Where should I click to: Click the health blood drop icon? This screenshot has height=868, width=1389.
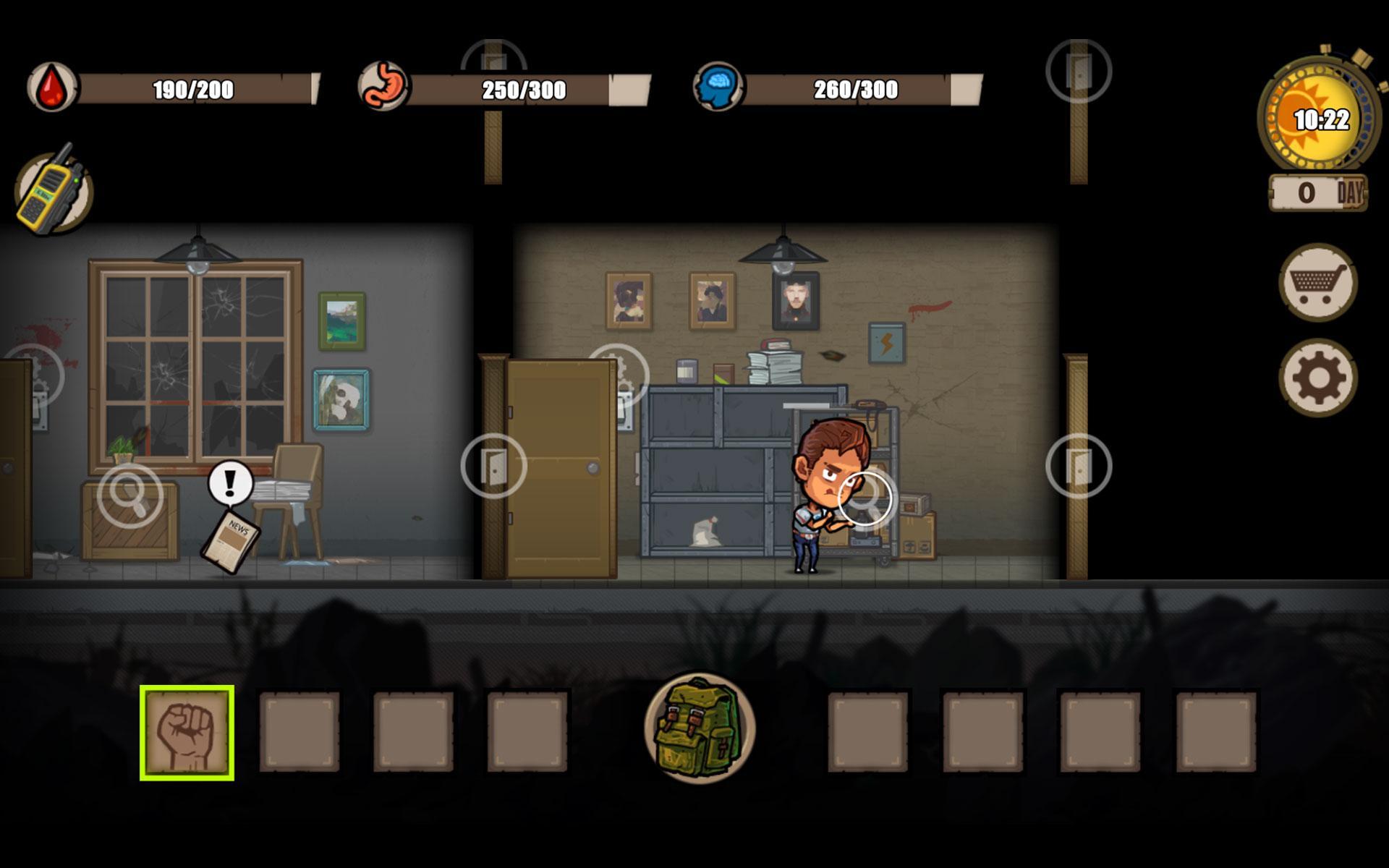point(51,87)
